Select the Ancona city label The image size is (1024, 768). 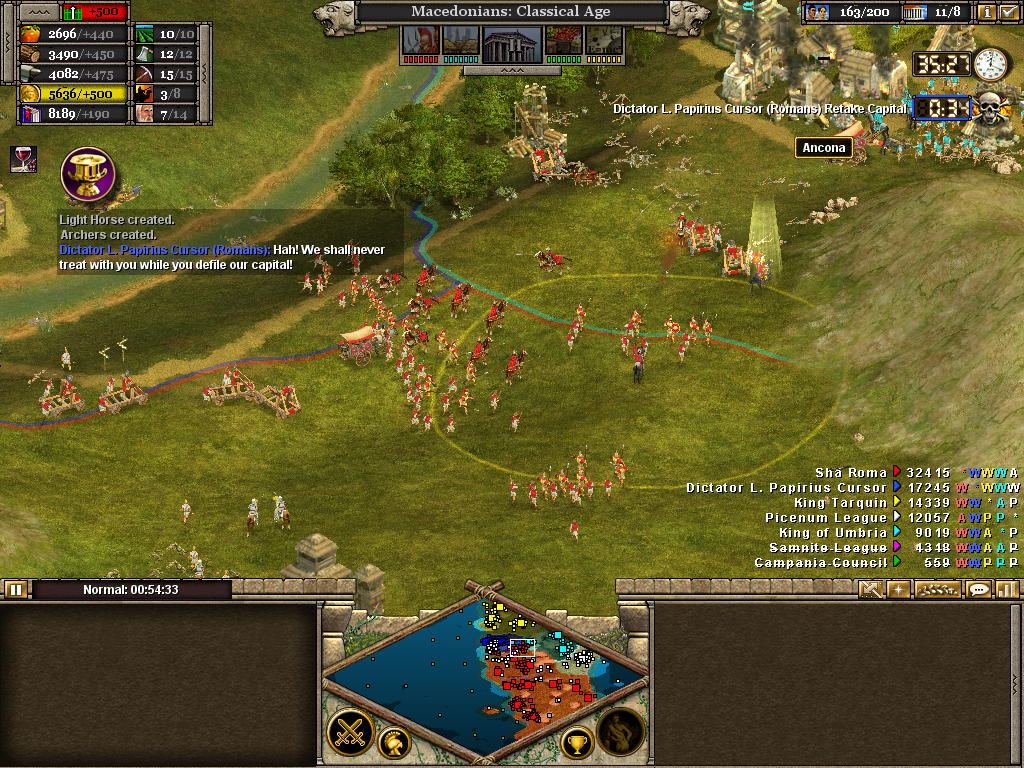tap(823, 148)
